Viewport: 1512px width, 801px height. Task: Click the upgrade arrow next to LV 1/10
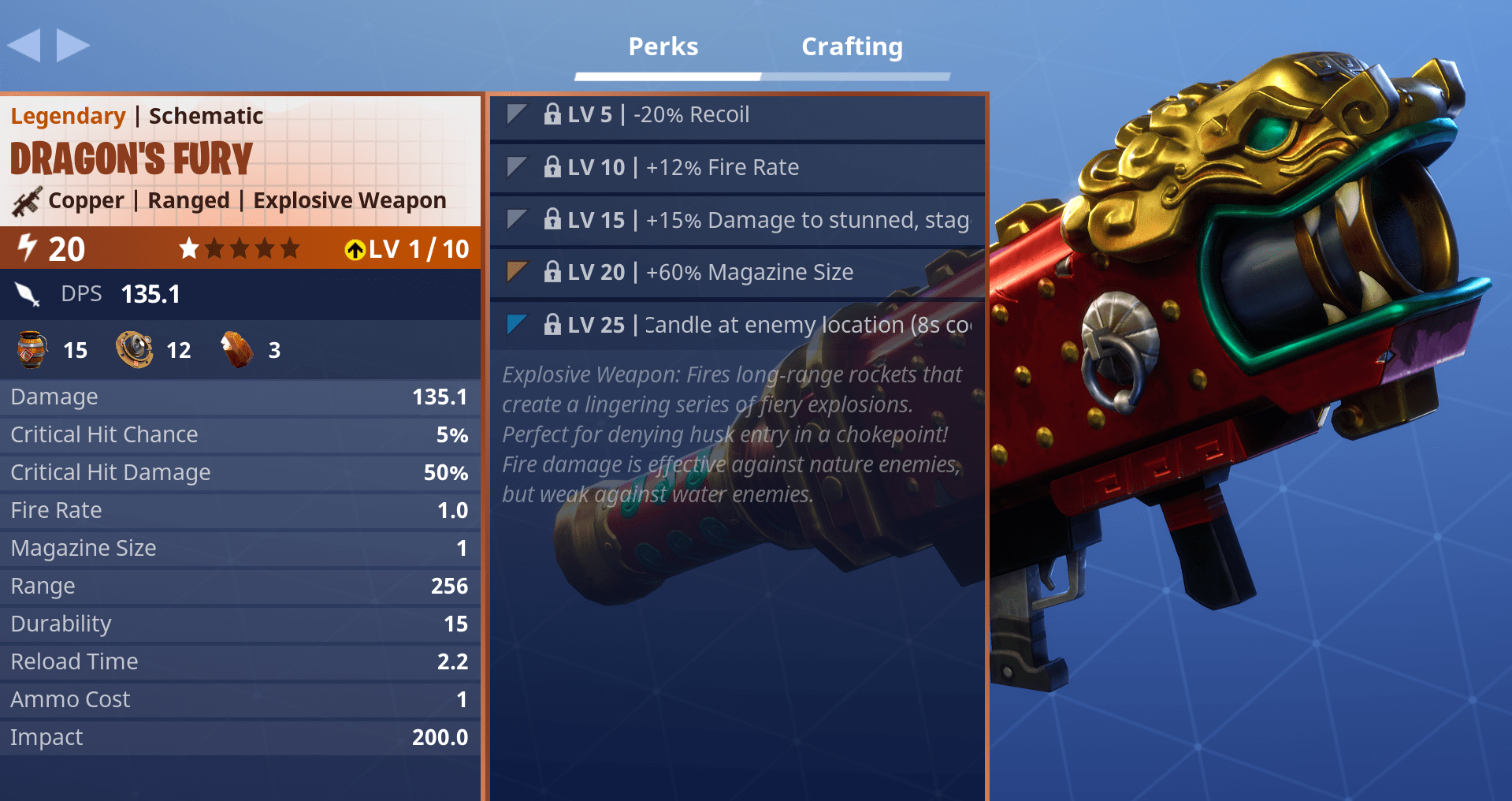(x=356, y=249)
